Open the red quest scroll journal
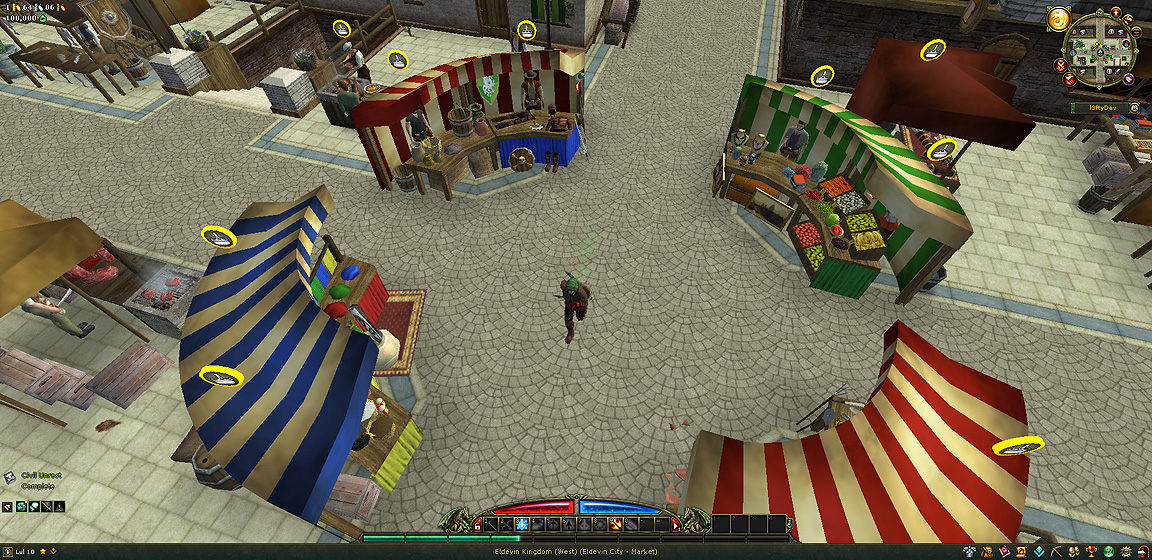 coord(1022,552)
